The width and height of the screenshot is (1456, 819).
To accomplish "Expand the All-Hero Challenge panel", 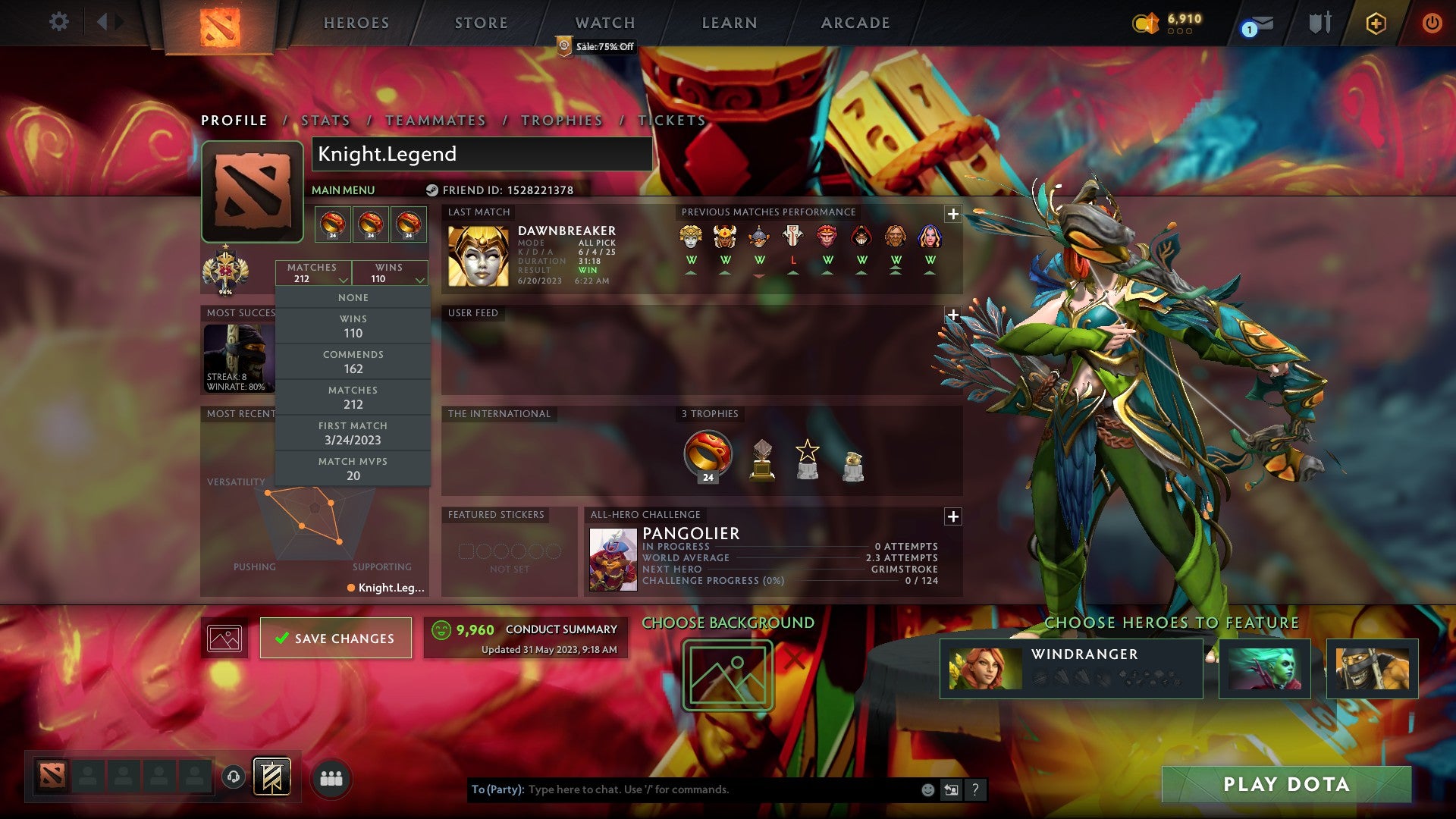I will [952, 516].
